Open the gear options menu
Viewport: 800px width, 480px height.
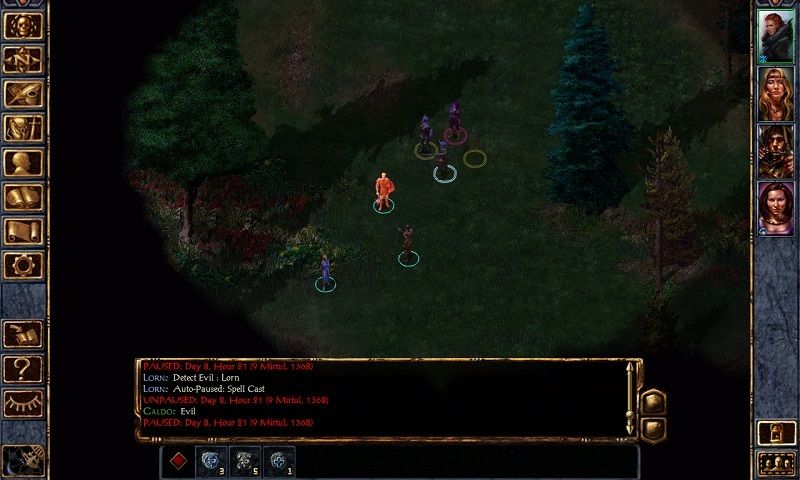23,265
